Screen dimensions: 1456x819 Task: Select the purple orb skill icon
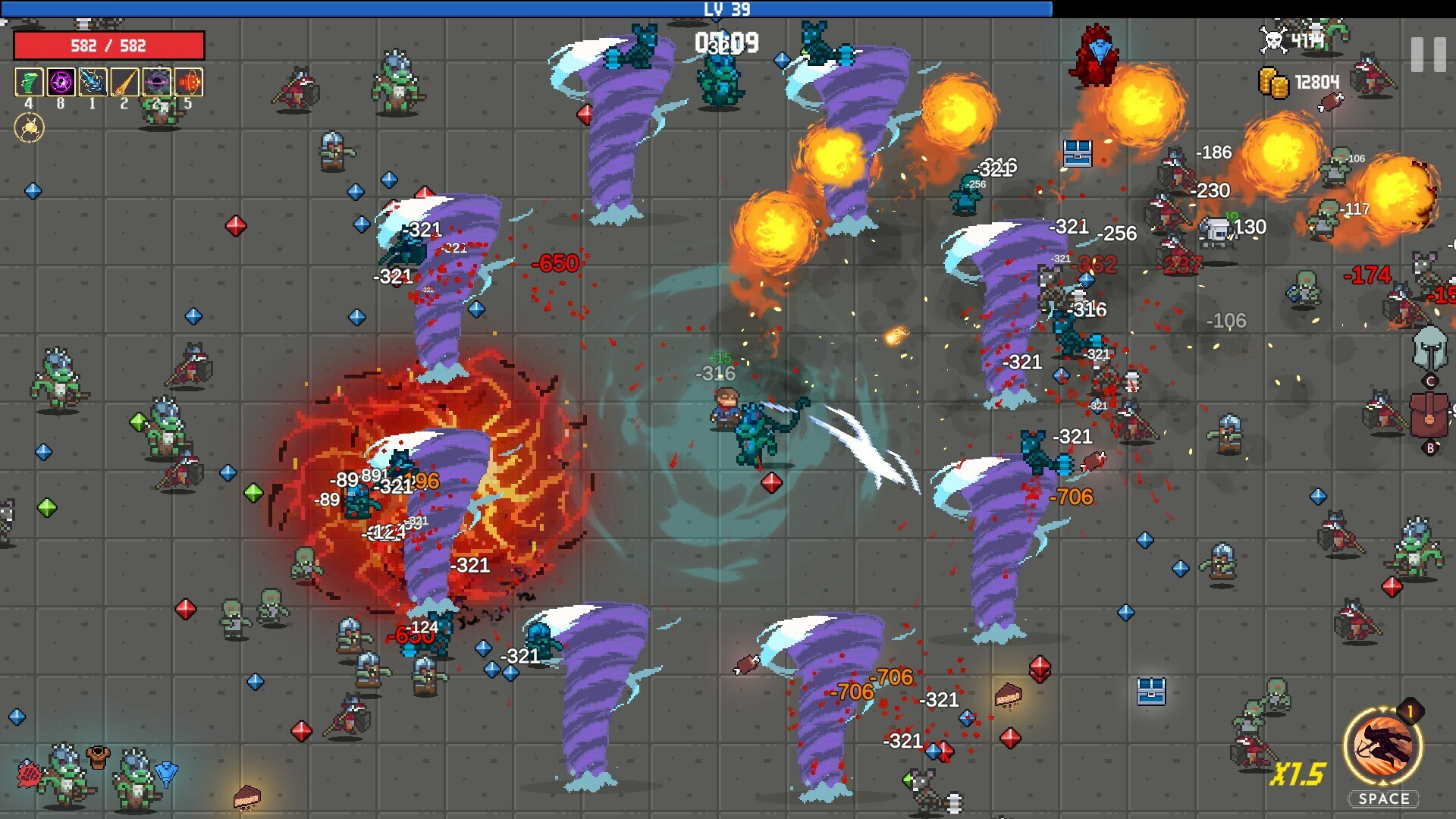coord(61,81)
